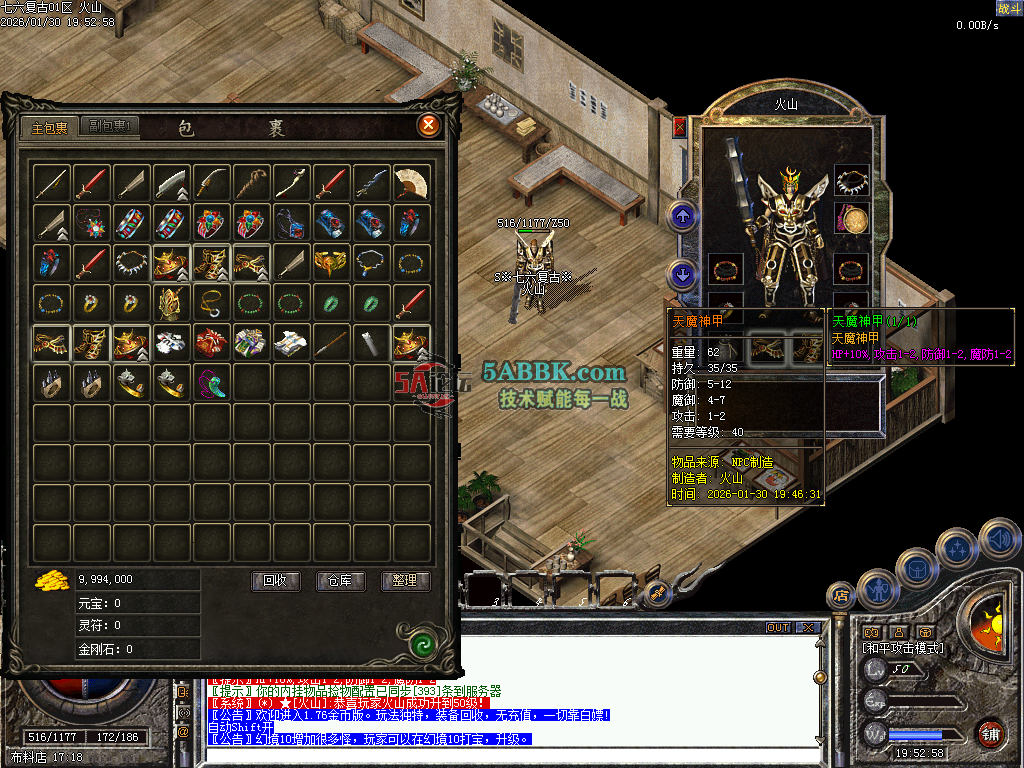Close the inventory bag window
This screenshot has width=1024, height=768.
click(429, 125)
